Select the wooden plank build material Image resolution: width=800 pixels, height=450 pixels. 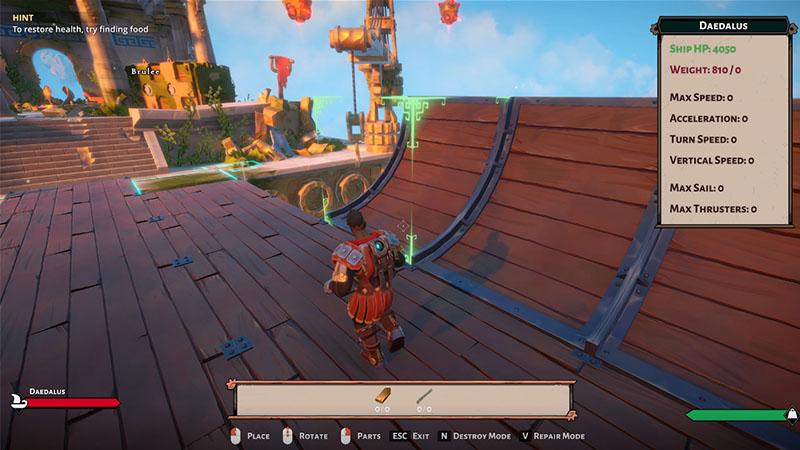(382, 396)
